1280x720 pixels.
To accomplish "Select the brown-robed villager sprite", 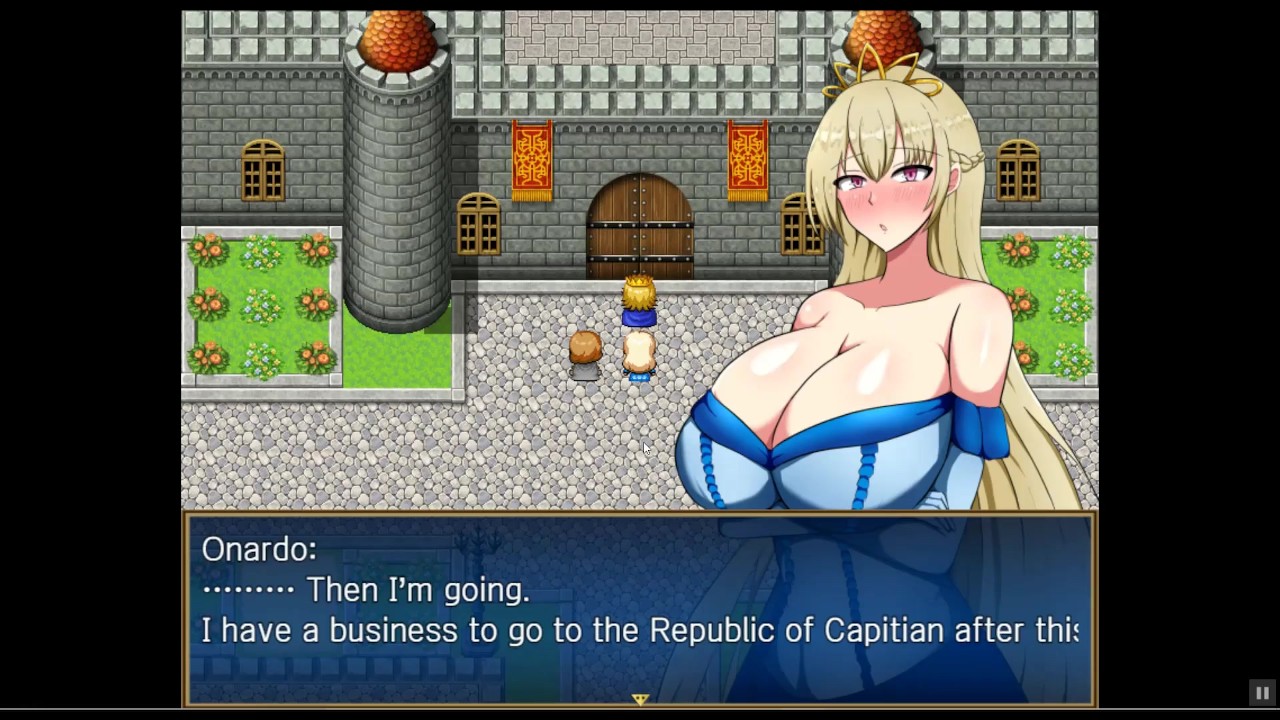I will coord(585,355).
